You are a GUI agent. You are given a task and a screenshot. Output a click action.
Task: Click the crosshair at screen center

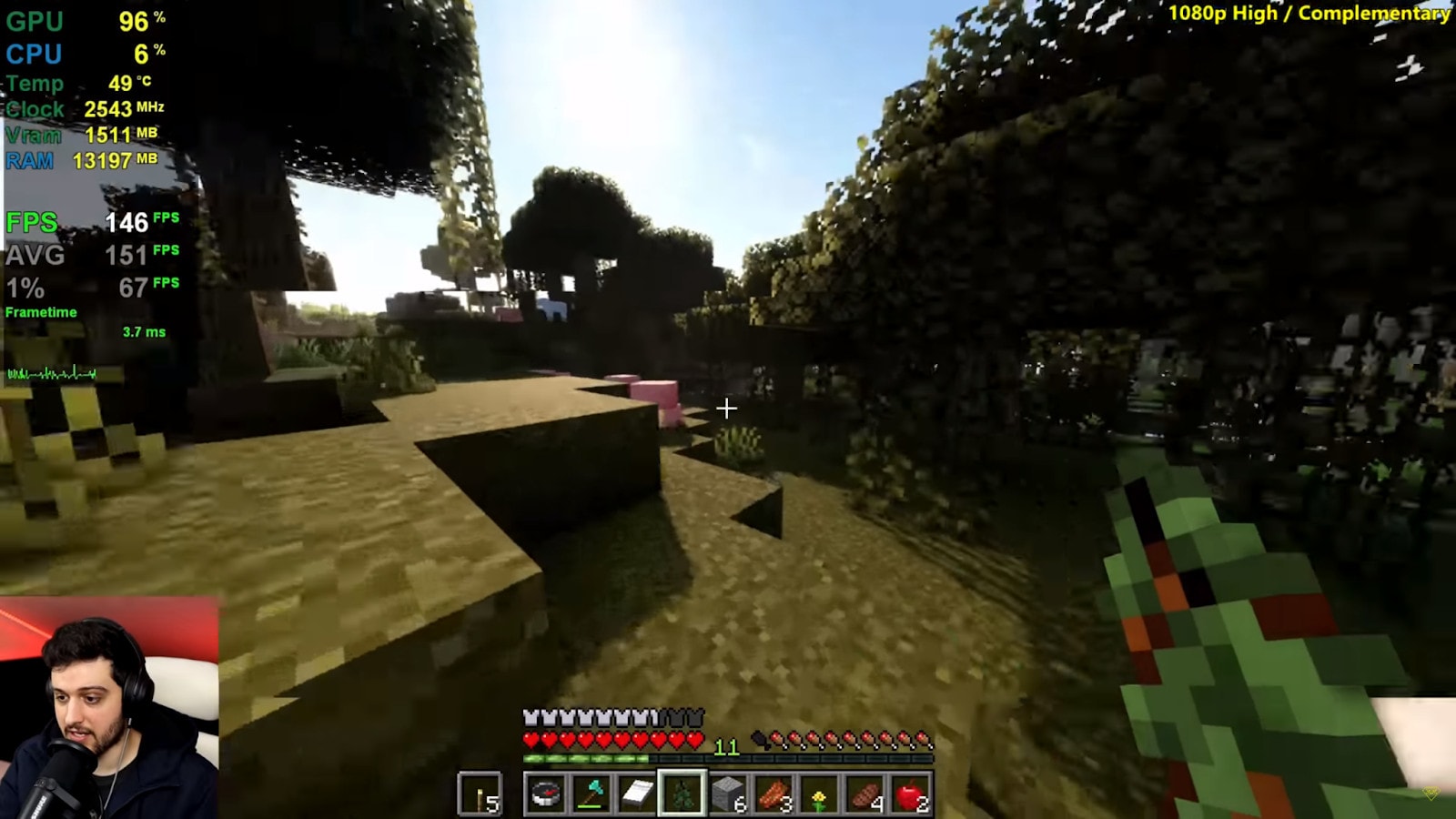tap(727, 409)
